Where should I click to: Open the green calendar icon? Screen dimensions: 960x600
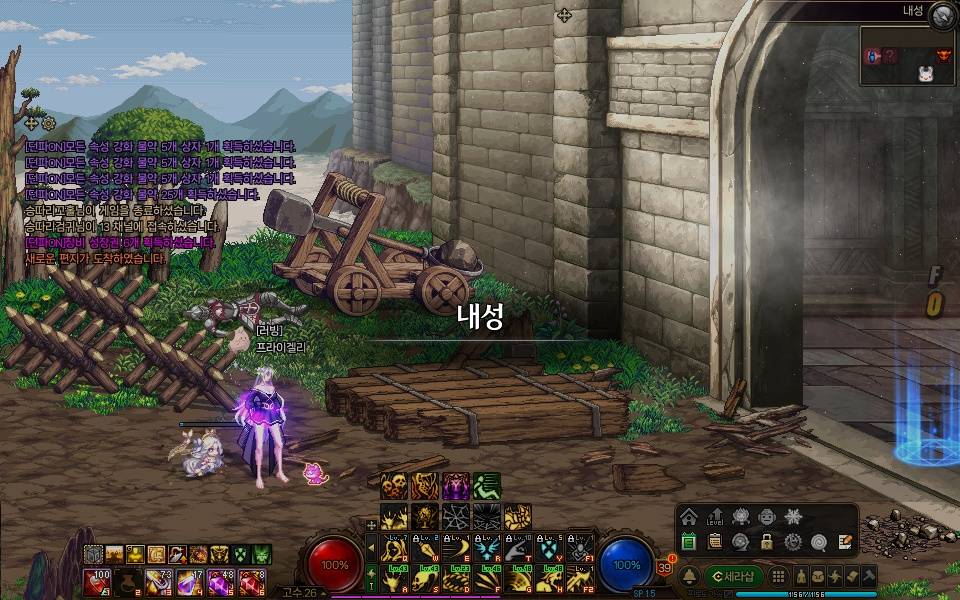pyautogui.click(x=688, y=542)
